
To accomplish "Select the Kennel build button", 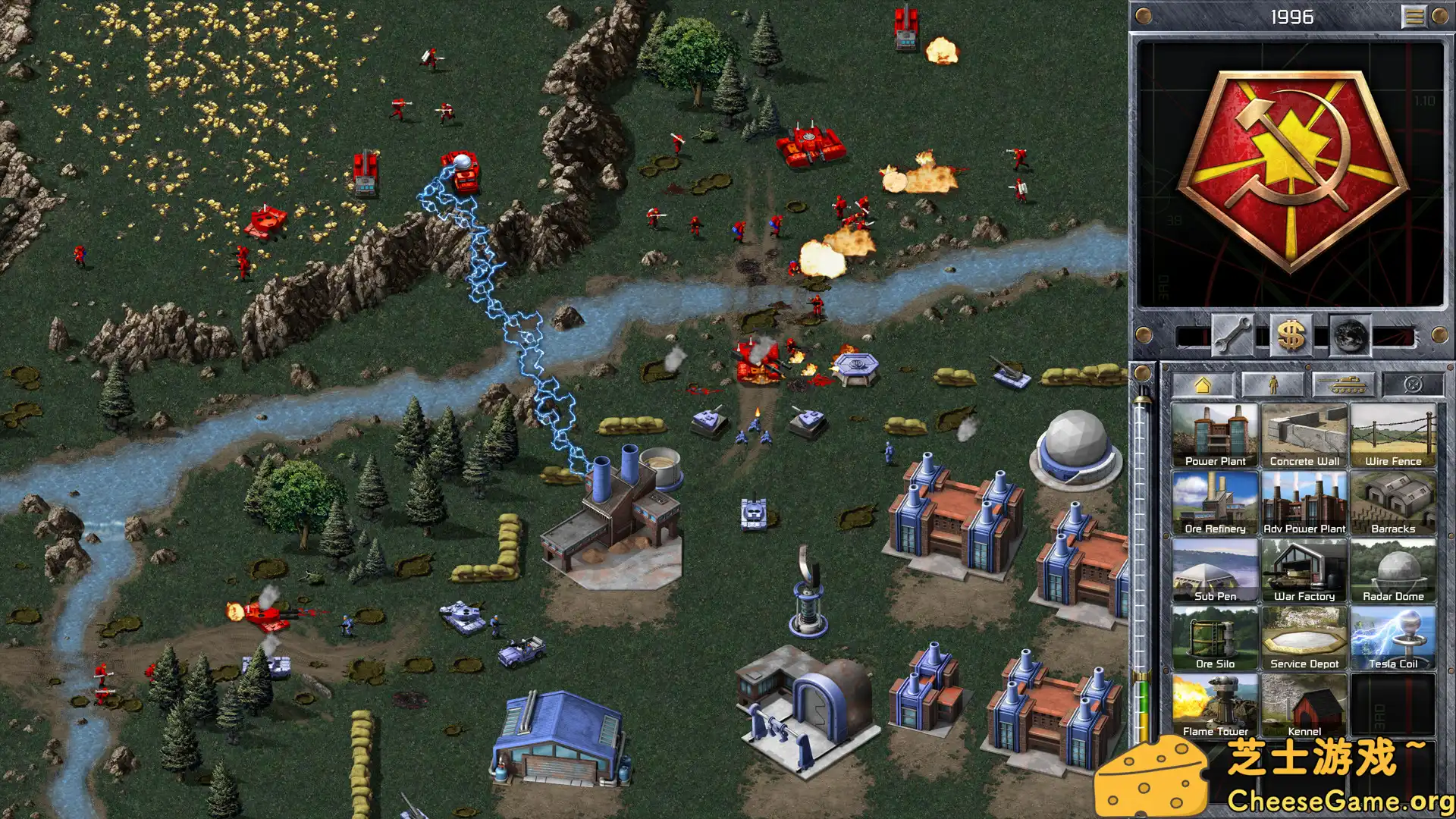I will click(x=1304, y=705).
